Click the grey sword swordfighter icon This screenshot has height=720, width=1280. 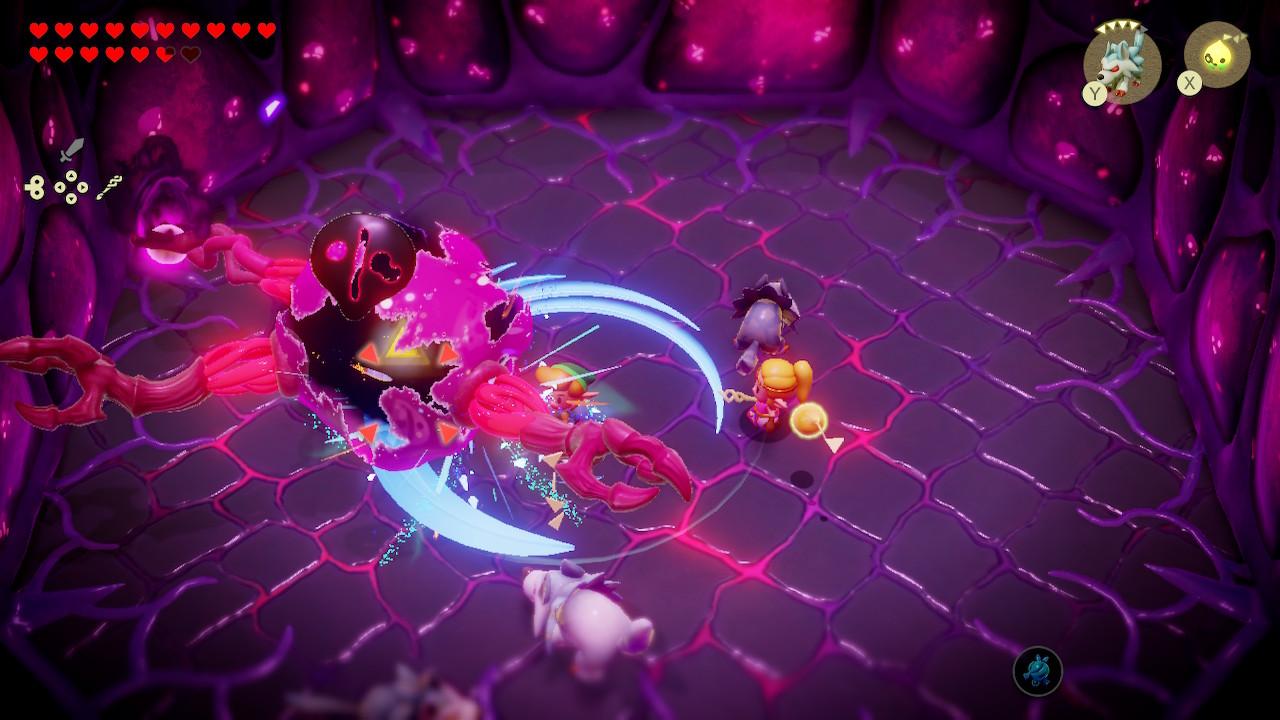(x=71, y=151)
